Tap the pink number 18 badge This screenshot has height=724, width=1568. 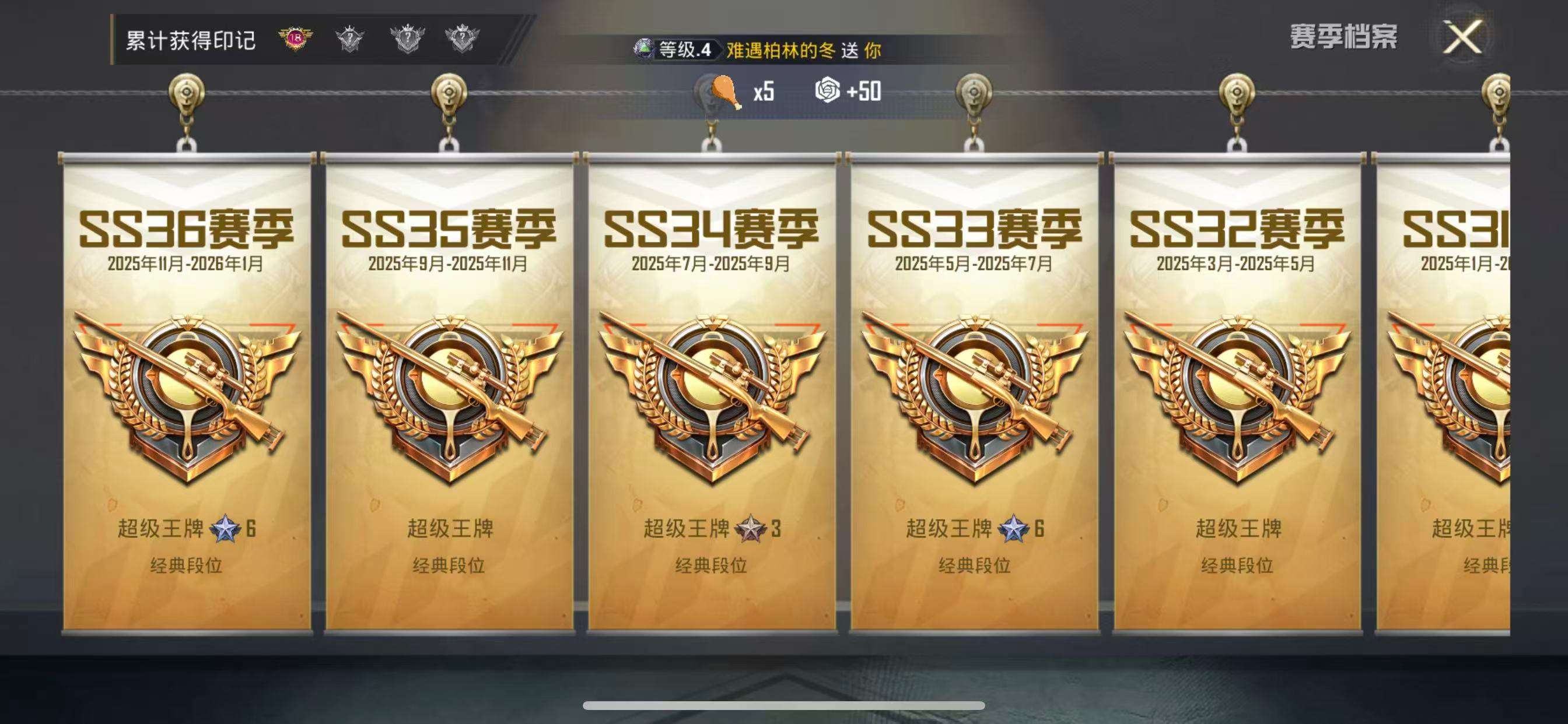click(295, 40)
